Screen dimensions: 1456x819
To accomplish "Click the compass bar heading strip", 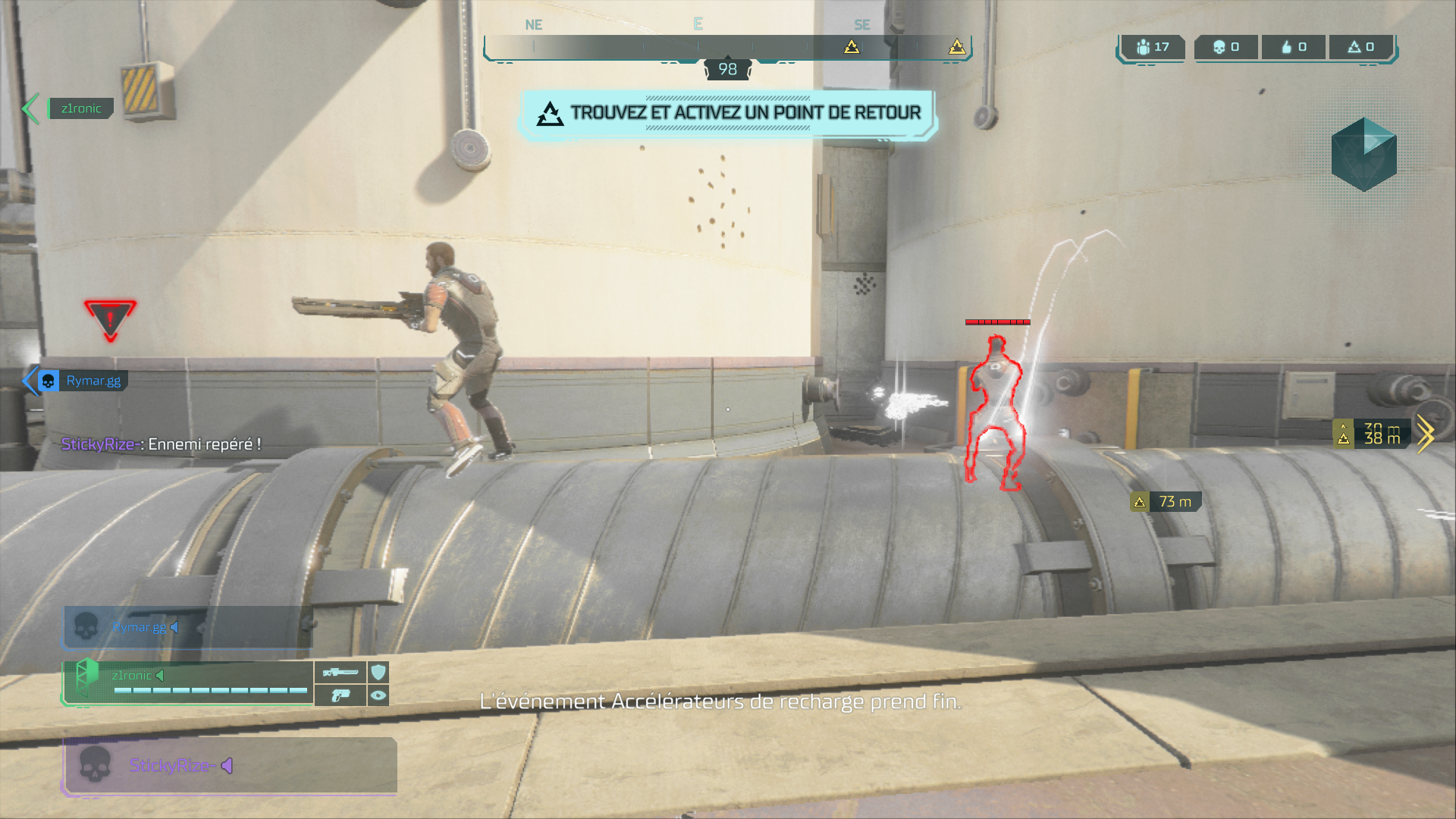I will (728, 47).
